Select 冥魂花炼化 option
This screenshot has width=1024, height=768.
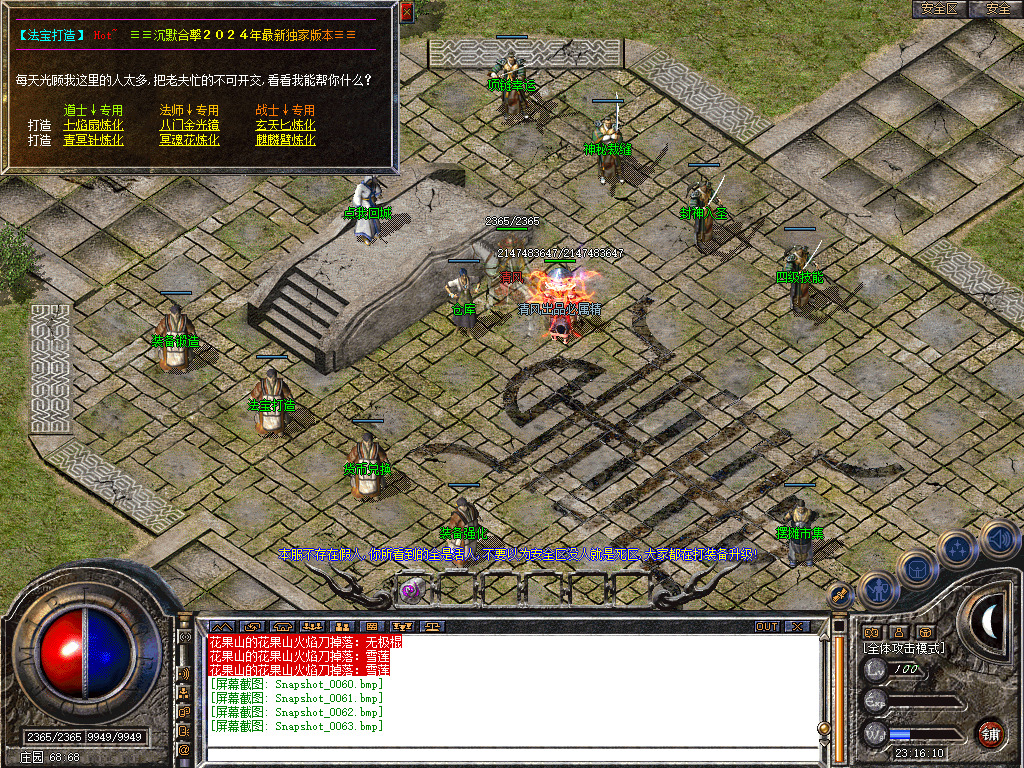(189, 140)
